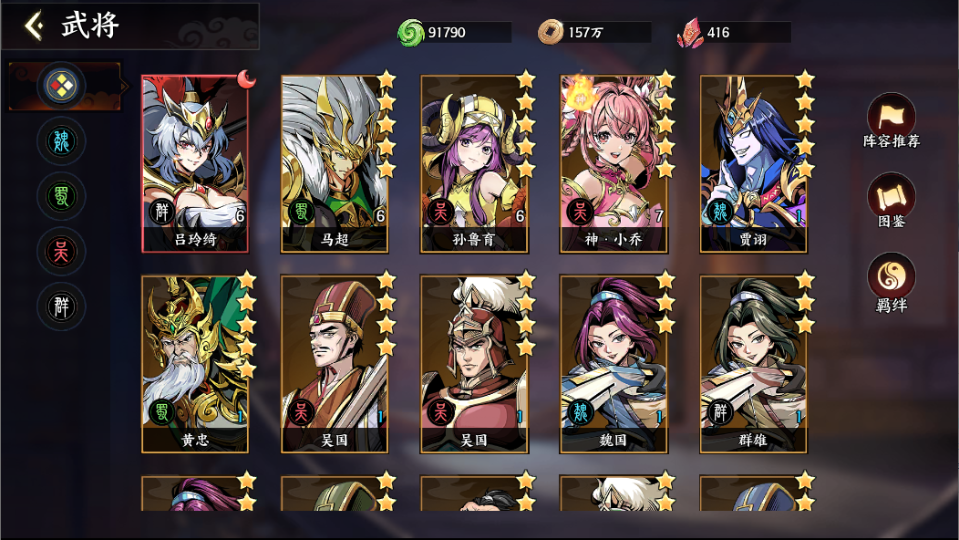959x540 pixels.
Task: Open the 贾诩 hero card
Action: tap(753, 162)
